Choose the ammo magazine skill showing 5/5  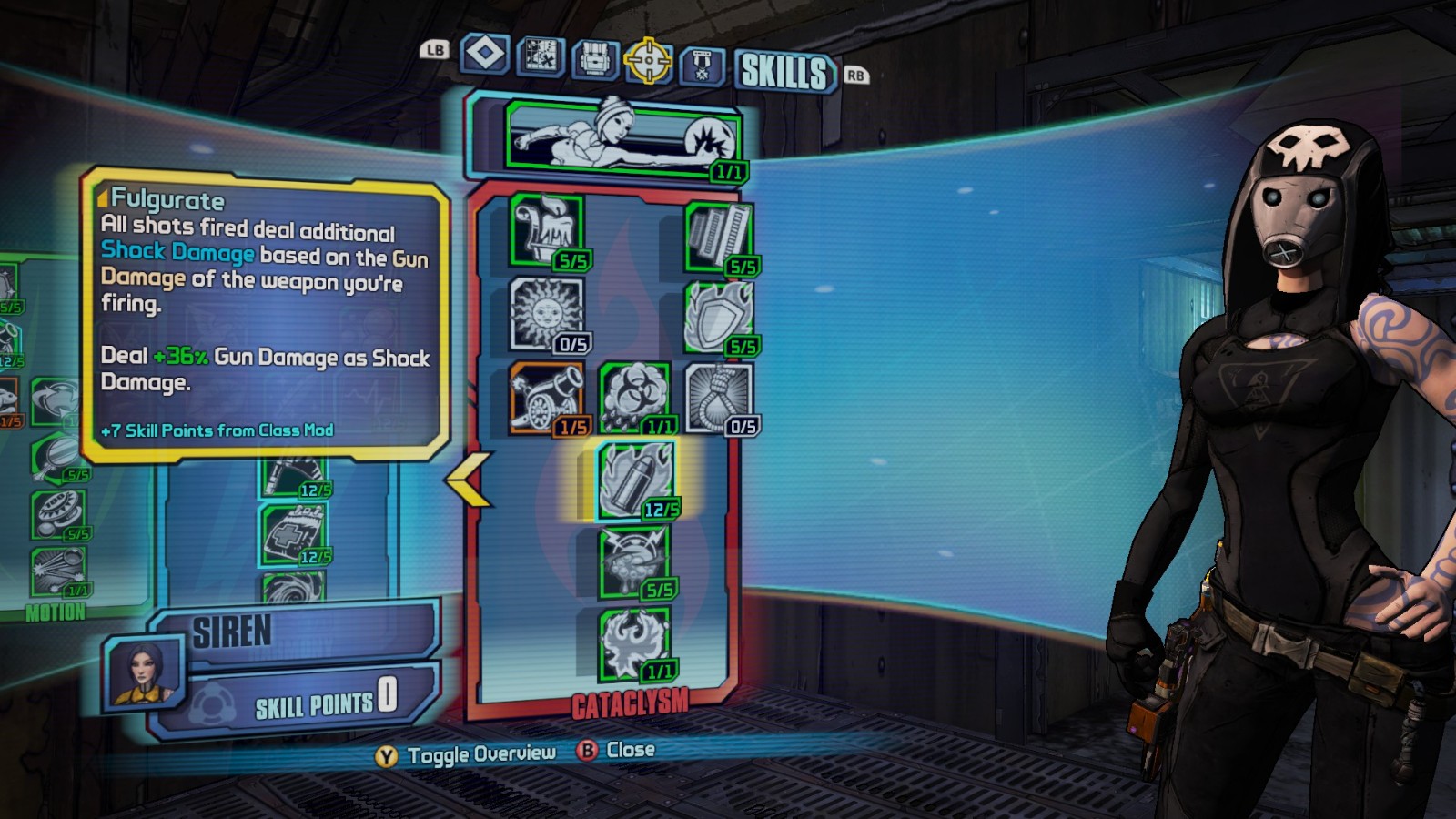(x=719, y=237)
